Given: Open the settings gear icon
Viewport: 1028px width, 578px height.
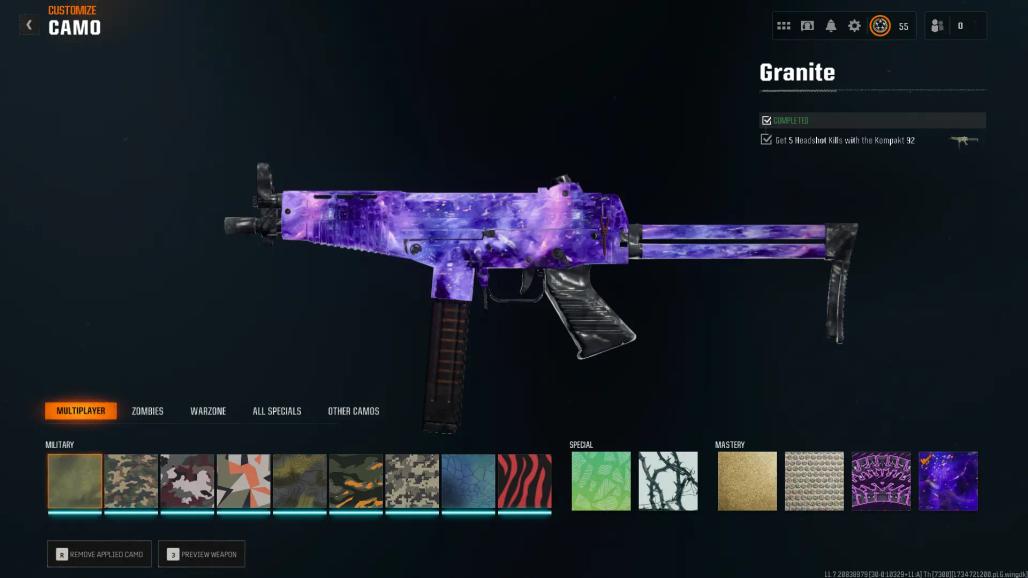Looking at the screenshot, I should point(854,26).
